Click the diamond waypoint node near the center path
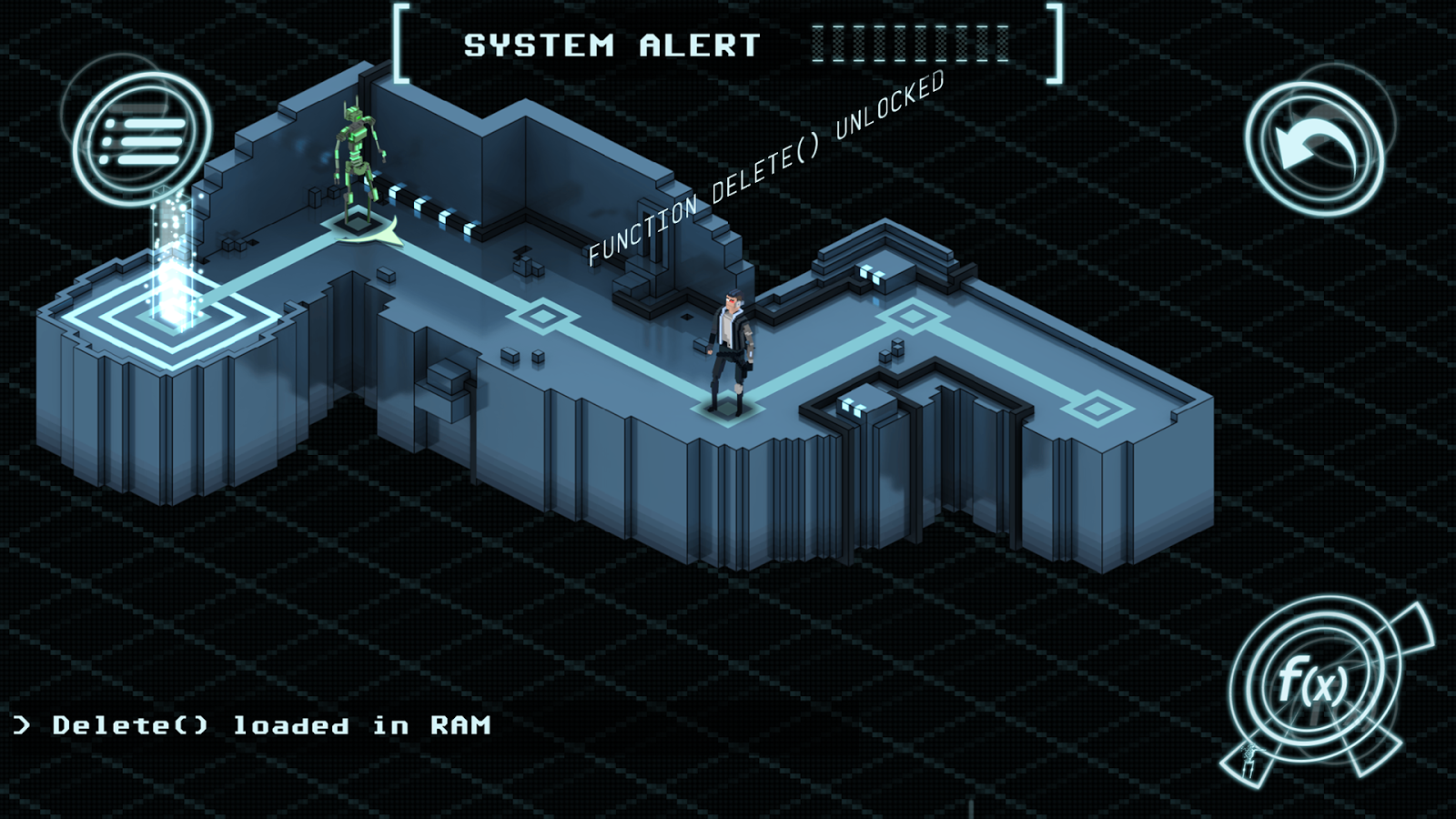 tap(543, 318)
